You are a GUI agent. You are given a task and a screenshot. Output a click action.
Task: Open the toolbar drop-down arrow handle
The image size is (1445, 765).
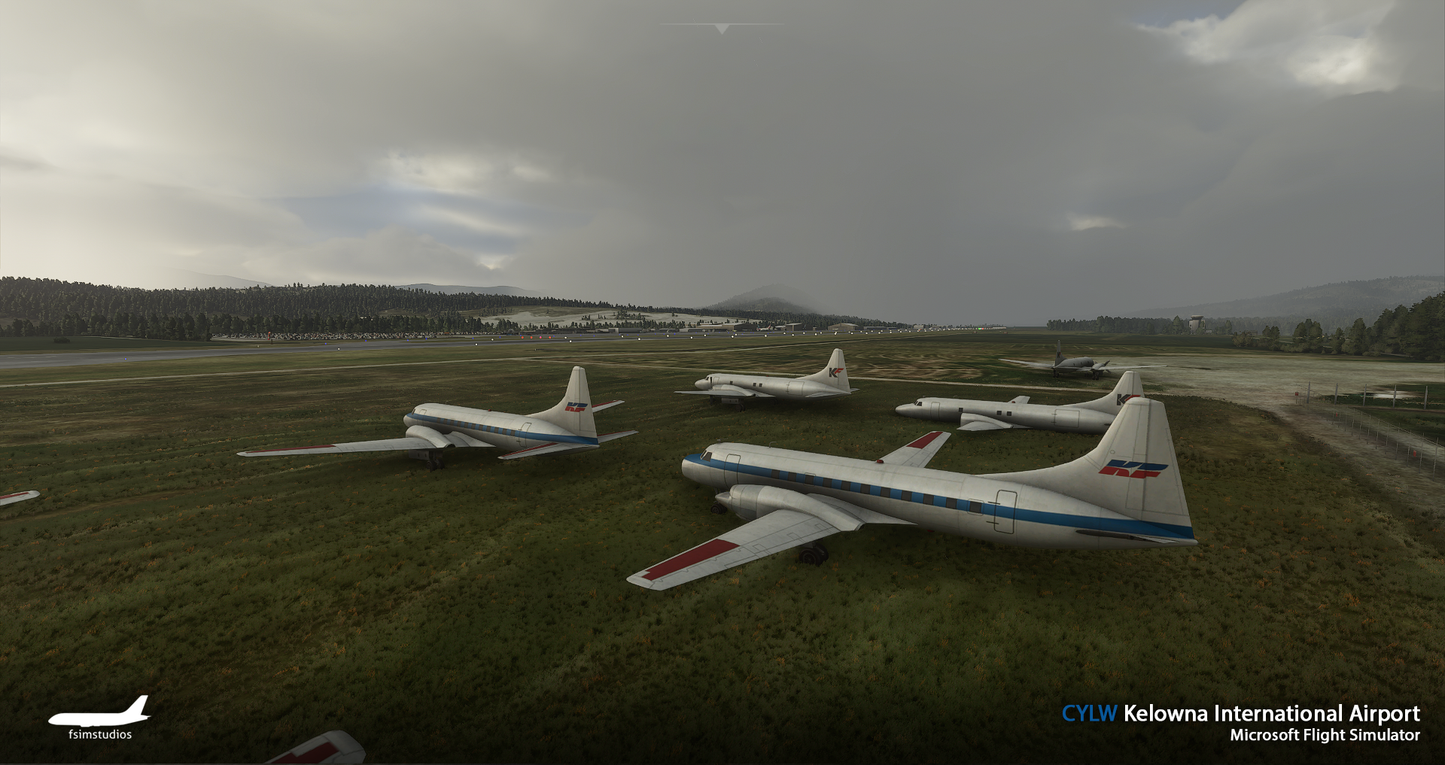[x=721, y=29]
